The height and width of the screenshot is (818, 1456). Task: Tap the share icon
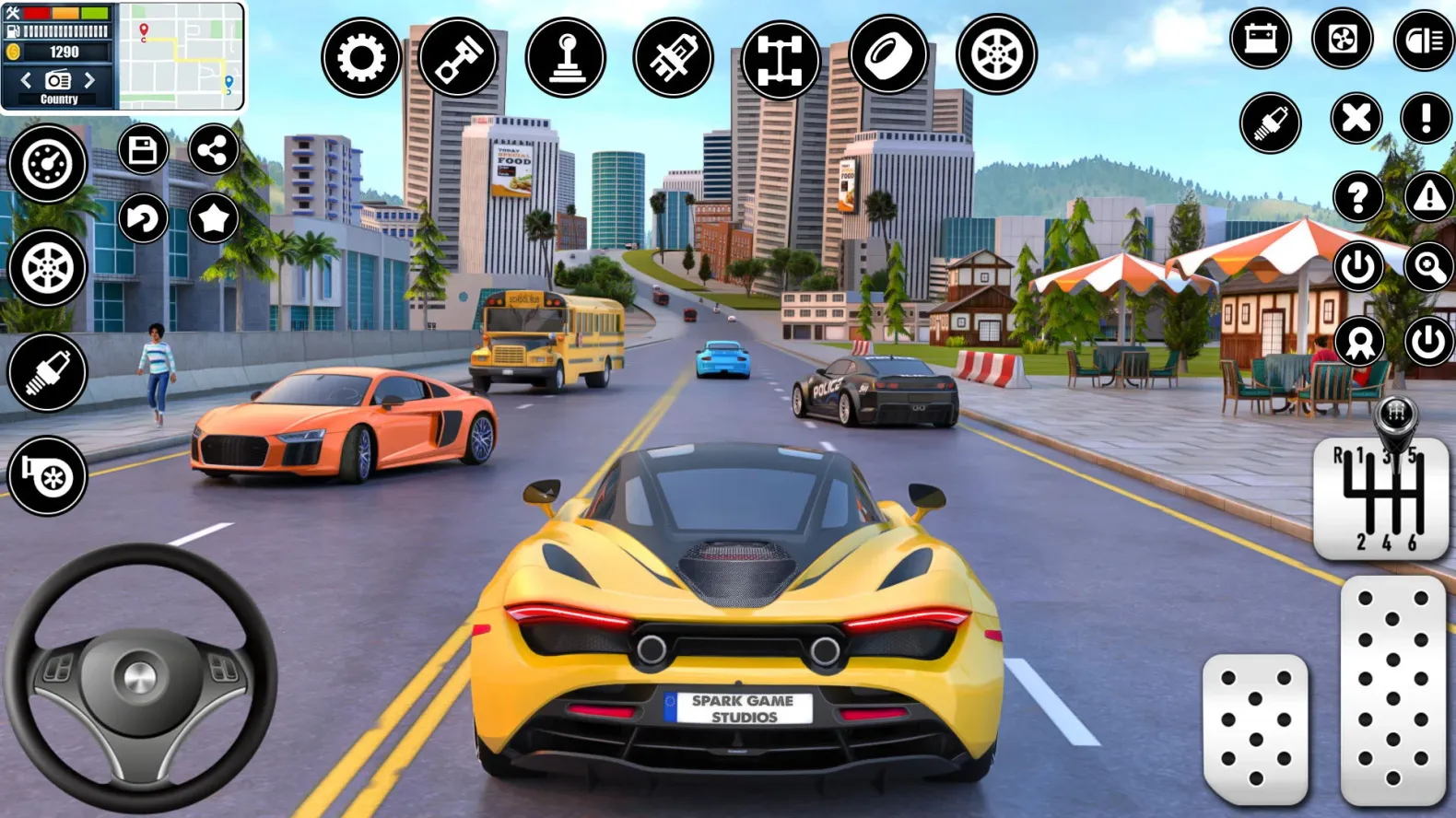[213, 150]
